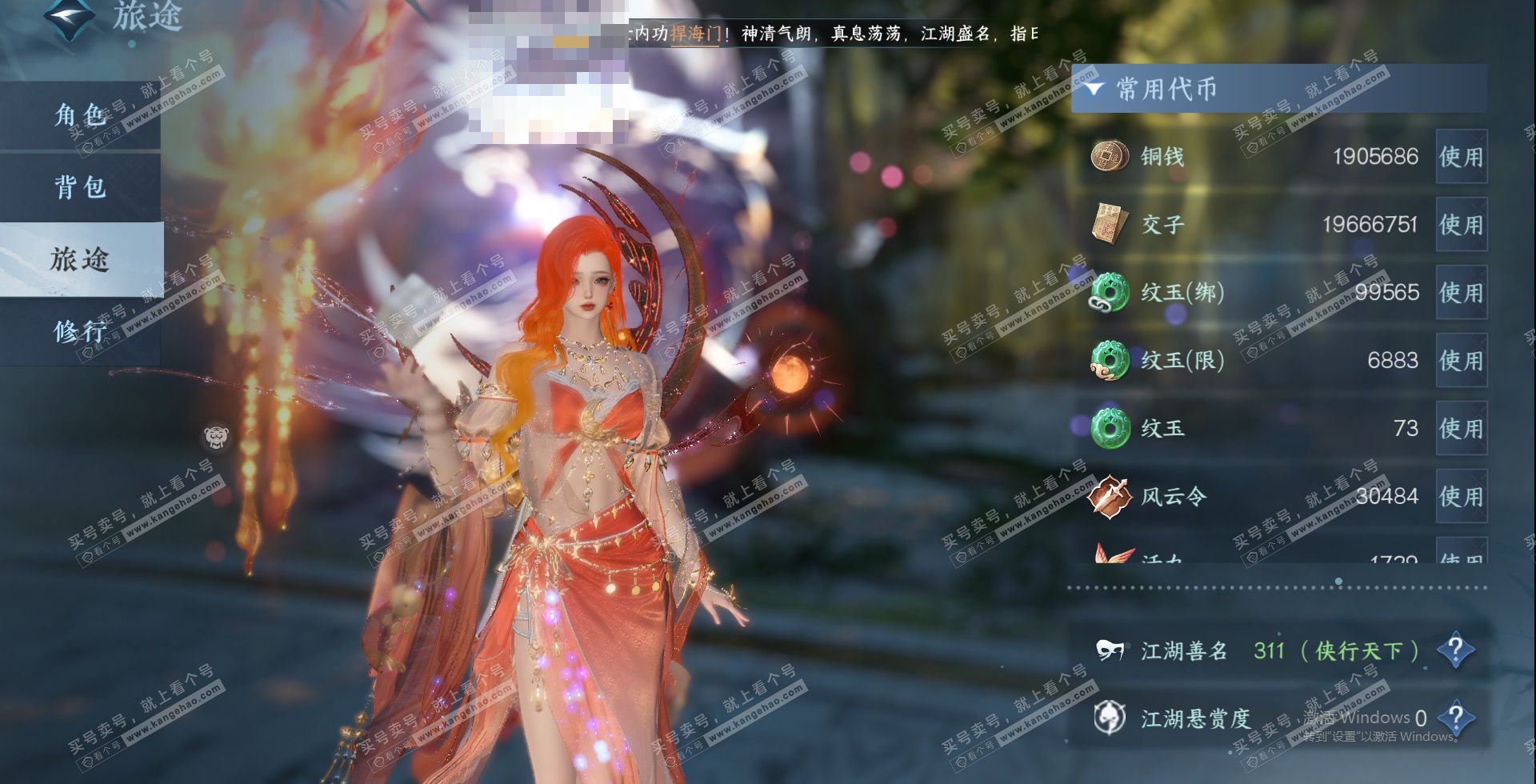Image resolution: width=1536 pixels, height=784 pixels.
Task: Click the 捍海门 link in the announcement
Action: pyautogui.click(x=694, y=34)
